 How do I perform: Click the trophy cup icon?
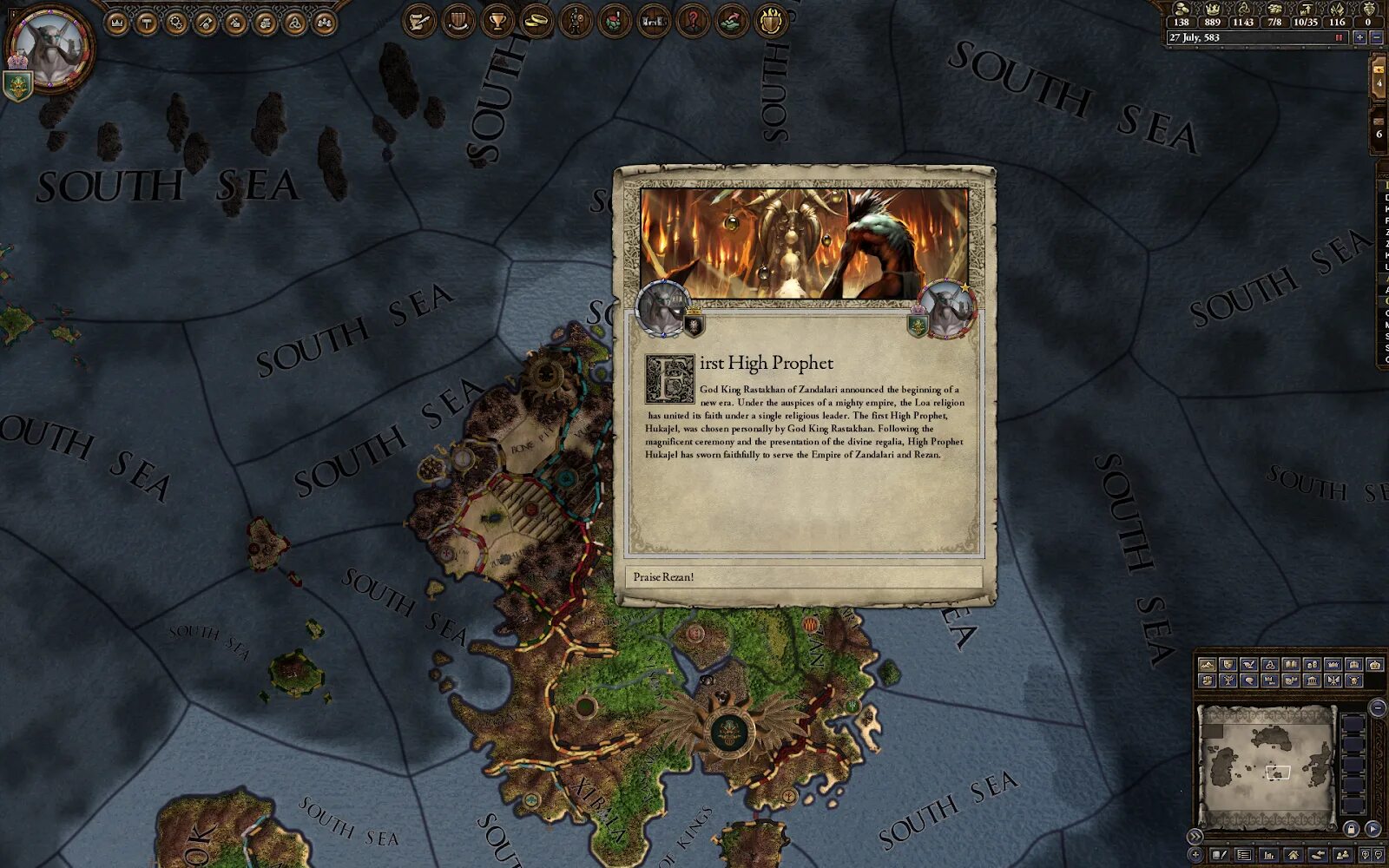pyautogui.click(x=497, y=21)
